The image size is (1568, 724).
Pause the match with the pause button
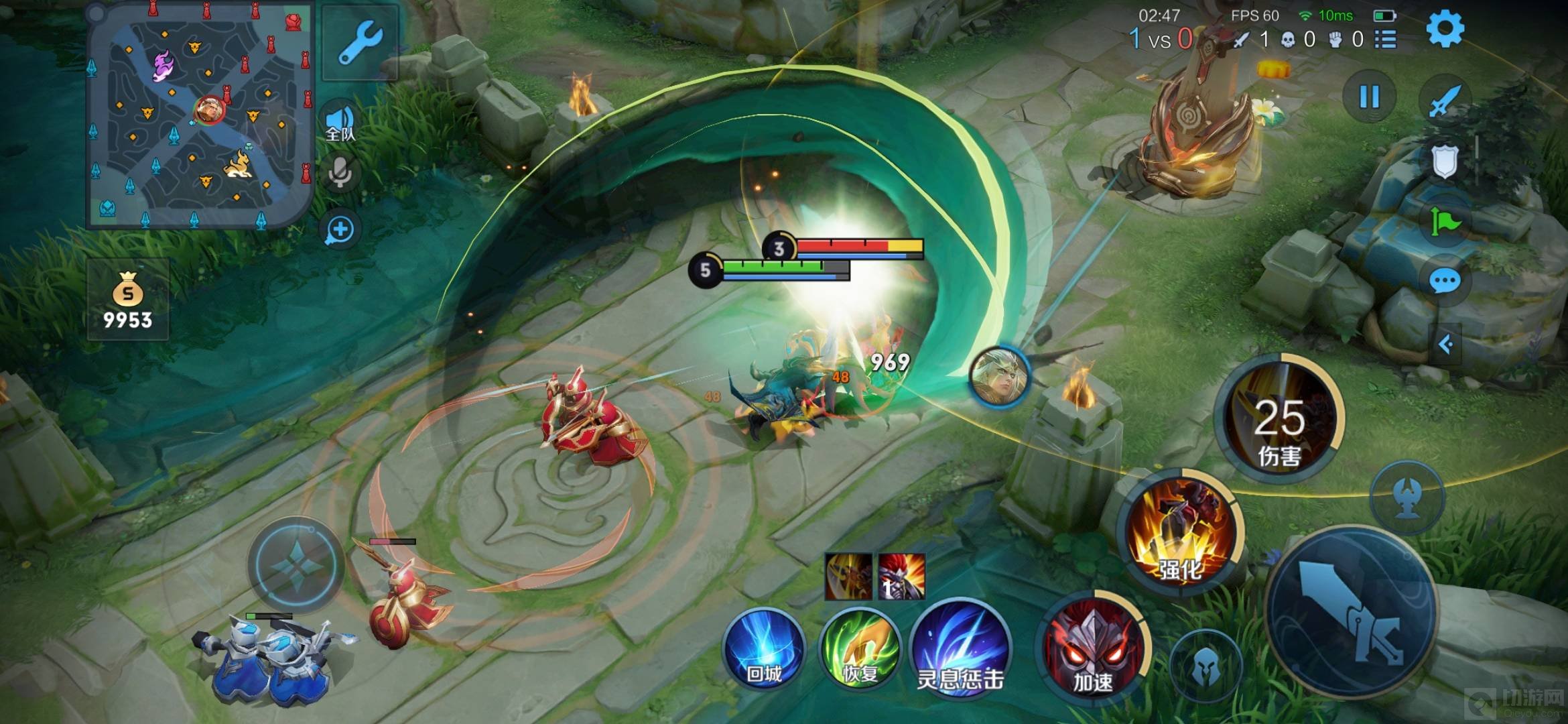click(x=1369, y=97)
